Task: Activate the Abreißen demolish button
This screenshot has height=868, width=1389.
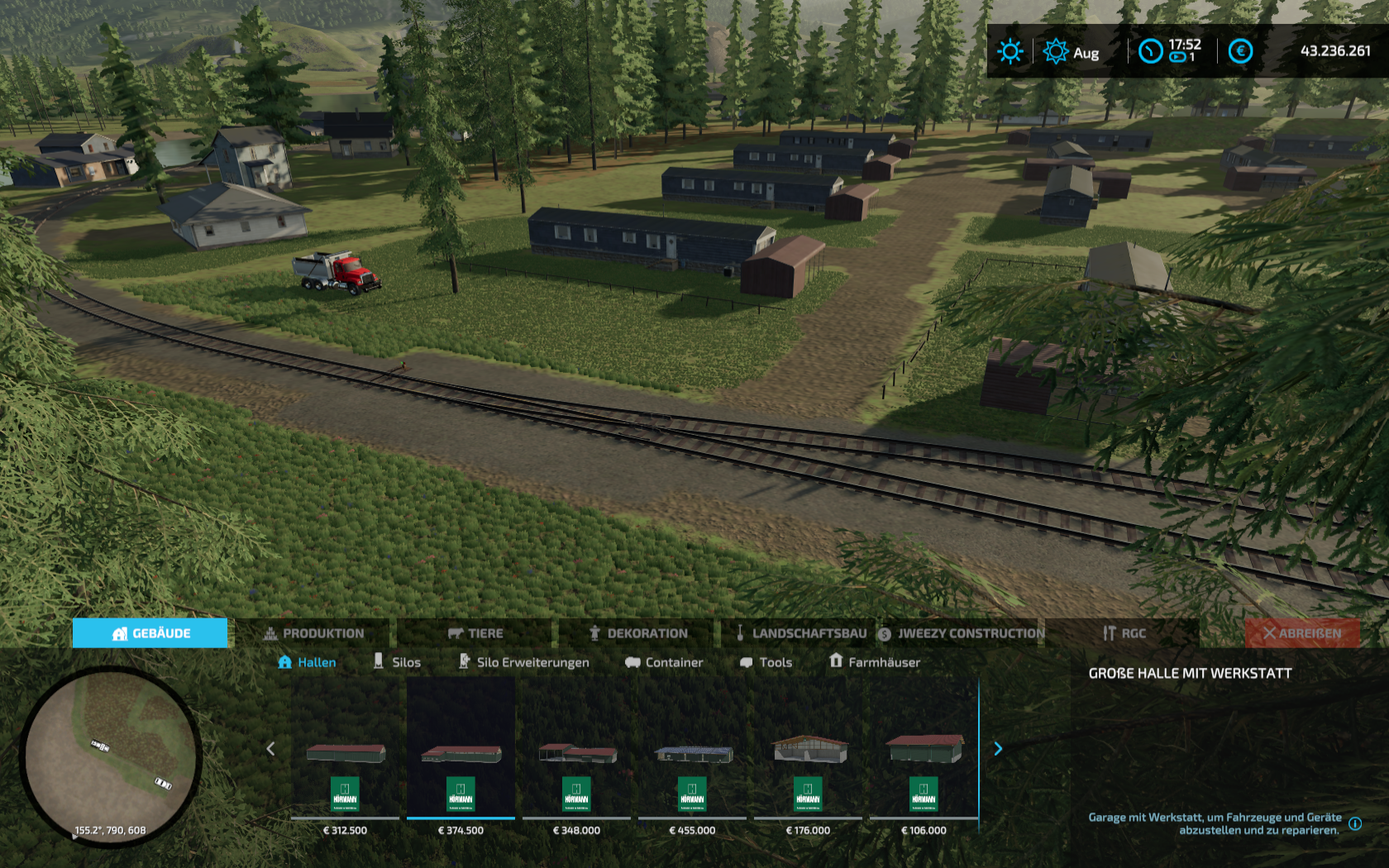Action: click(x=1302, y=633)
